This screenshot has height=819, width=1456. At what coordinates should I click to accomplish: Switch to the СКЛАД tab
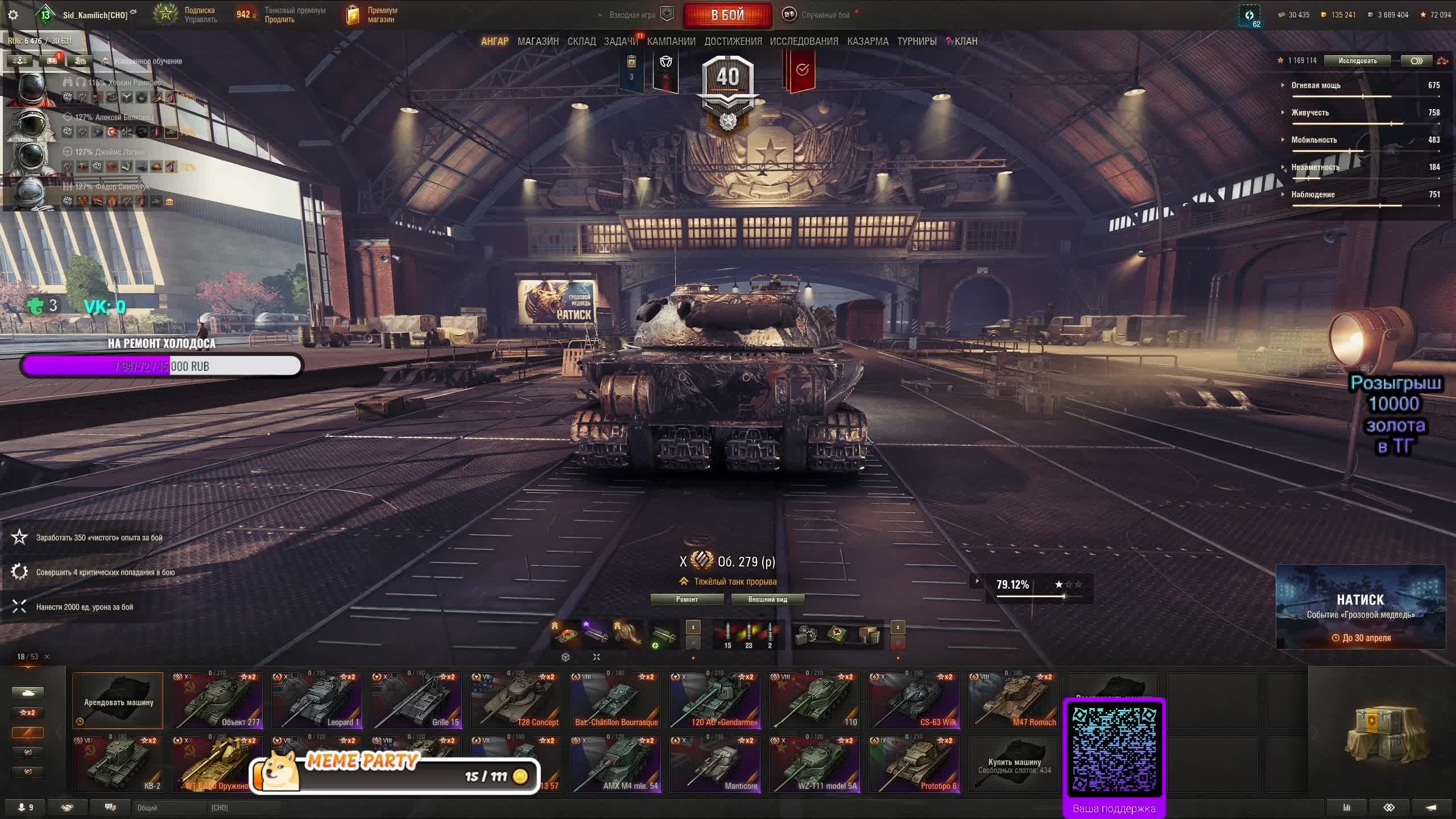(581, 42)
